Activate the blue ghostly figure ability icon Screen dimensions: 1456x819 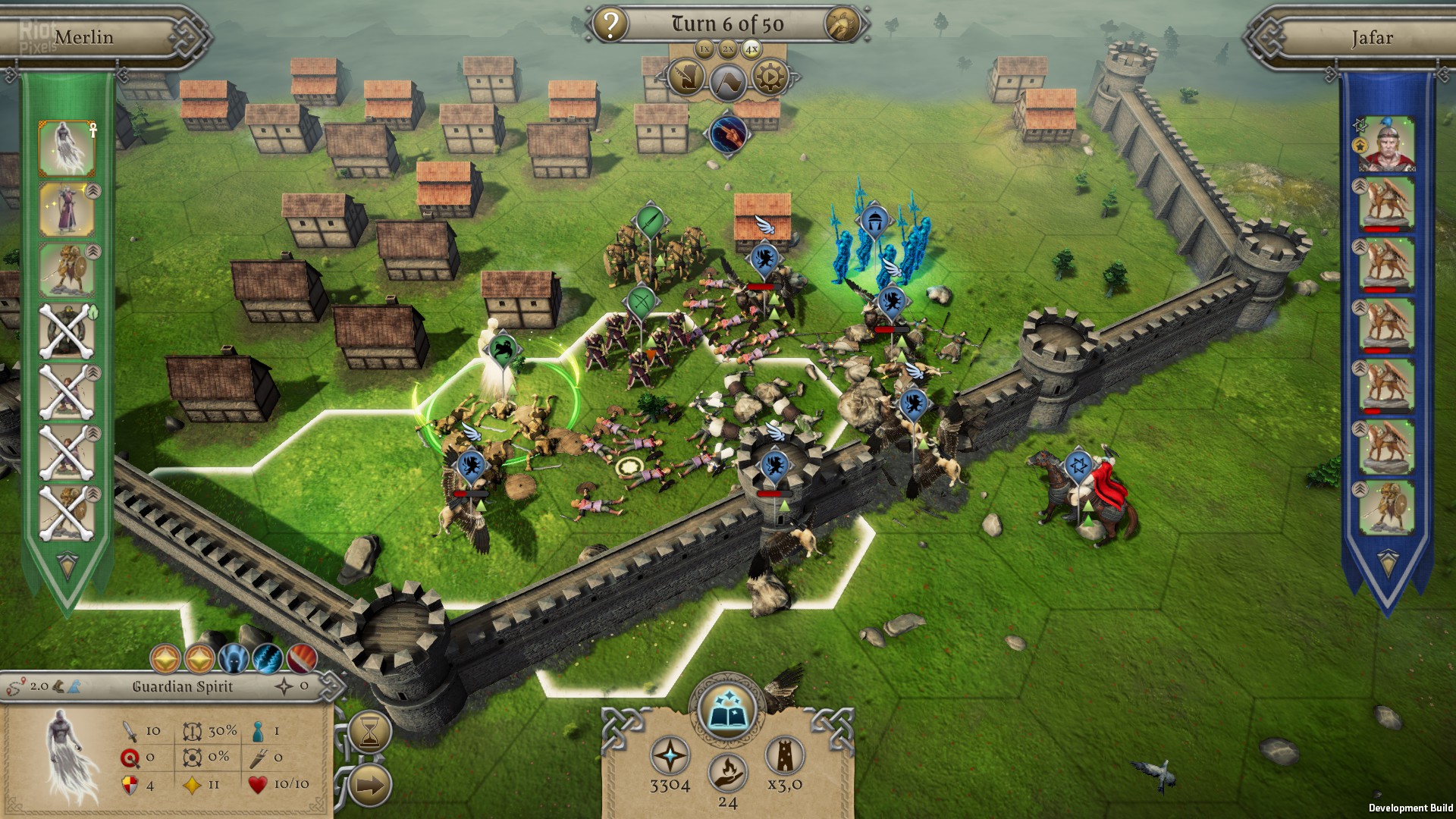(x=234, y=658)
